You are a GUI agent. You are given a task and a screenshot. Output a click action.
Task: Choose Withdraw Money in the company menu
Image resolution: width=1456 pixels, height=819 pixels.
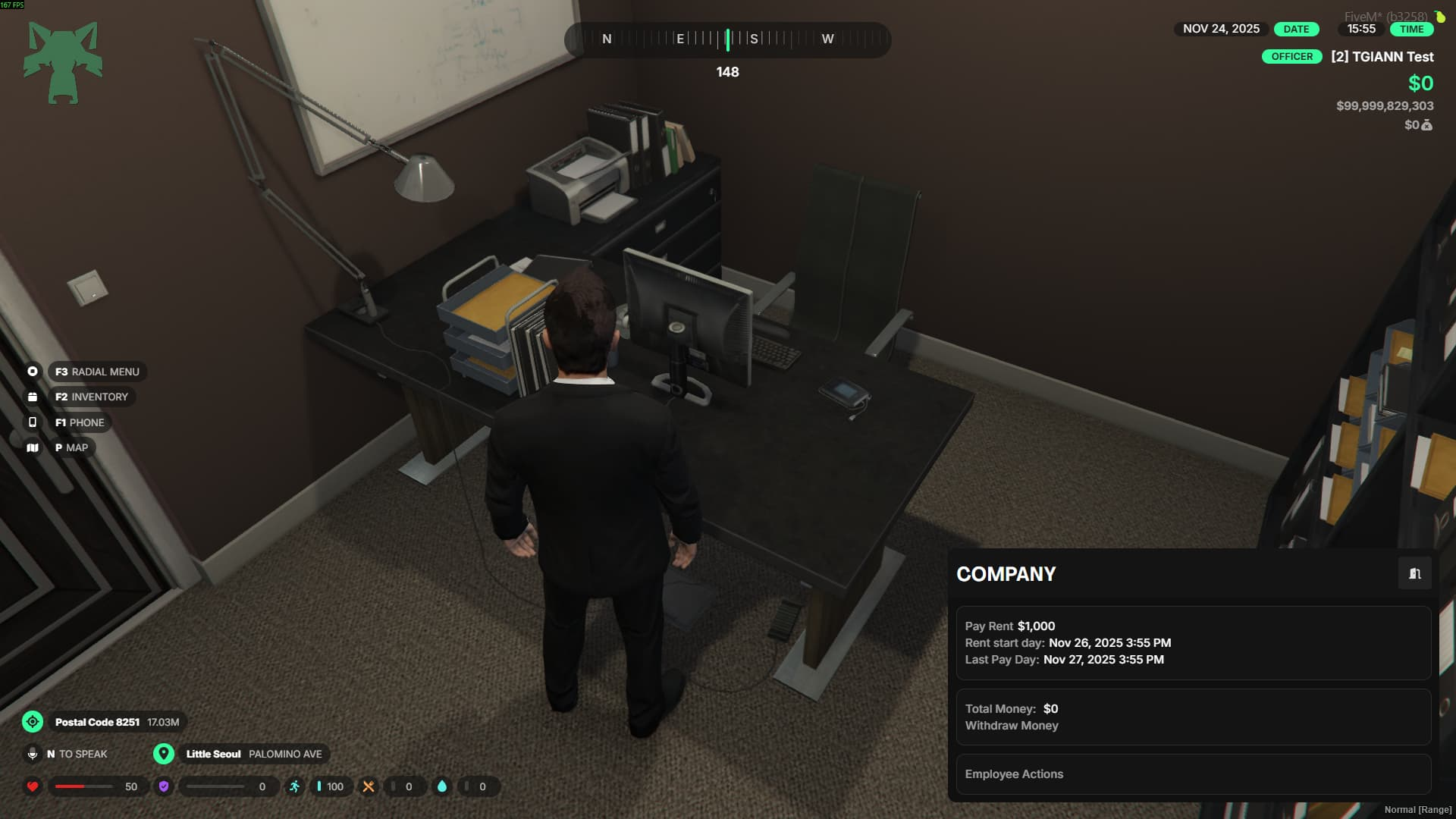tap(1012, 726)
